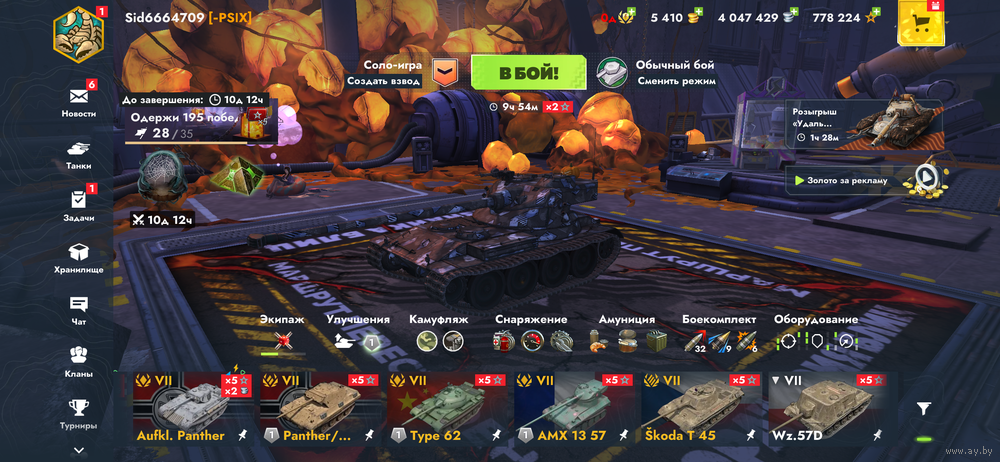The height and width of the screenshot is (462, 1000).
Task: Open the Хранилище storage menu
Action: [x=79, y=258]
